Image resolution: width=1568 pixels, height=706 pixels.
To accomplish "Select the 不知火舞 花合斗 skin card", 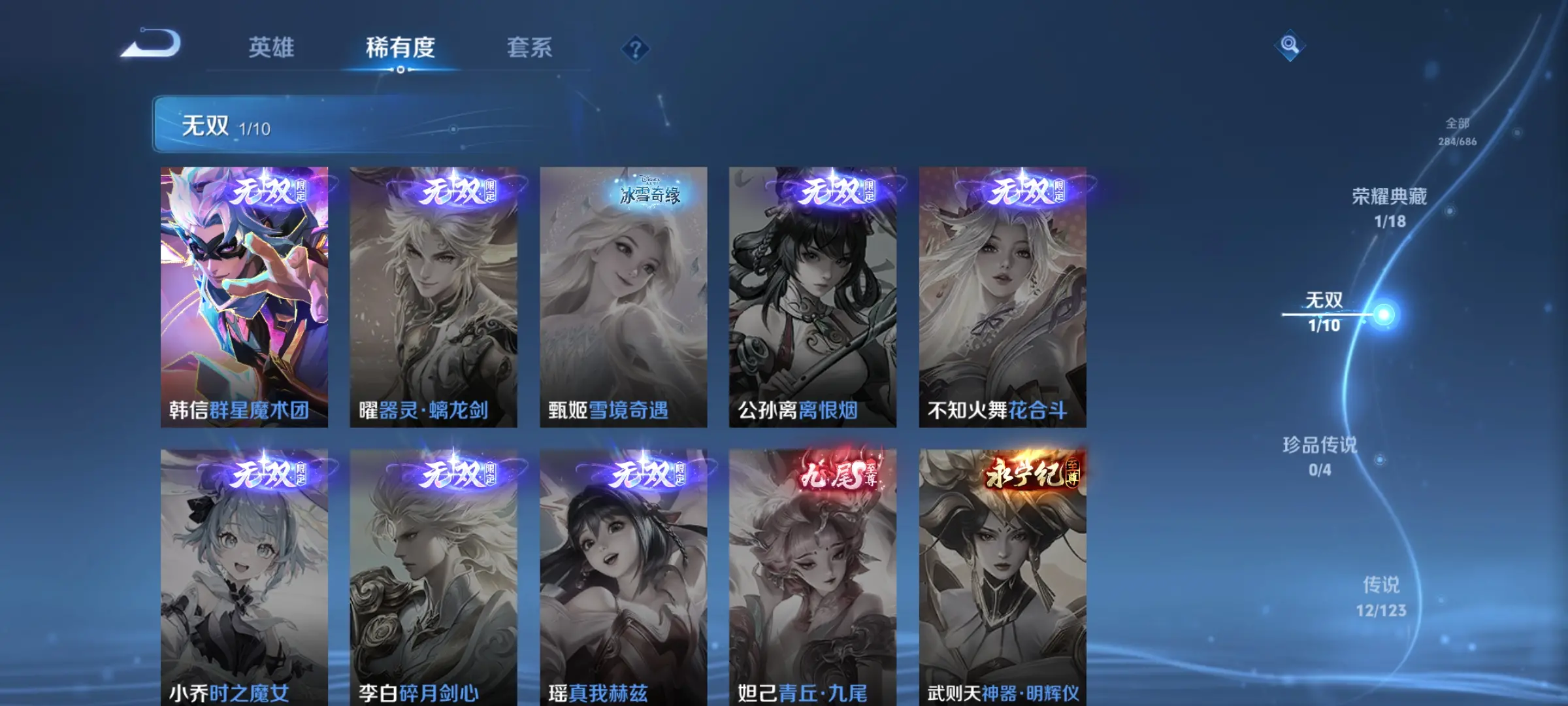I will [1002, 297].
